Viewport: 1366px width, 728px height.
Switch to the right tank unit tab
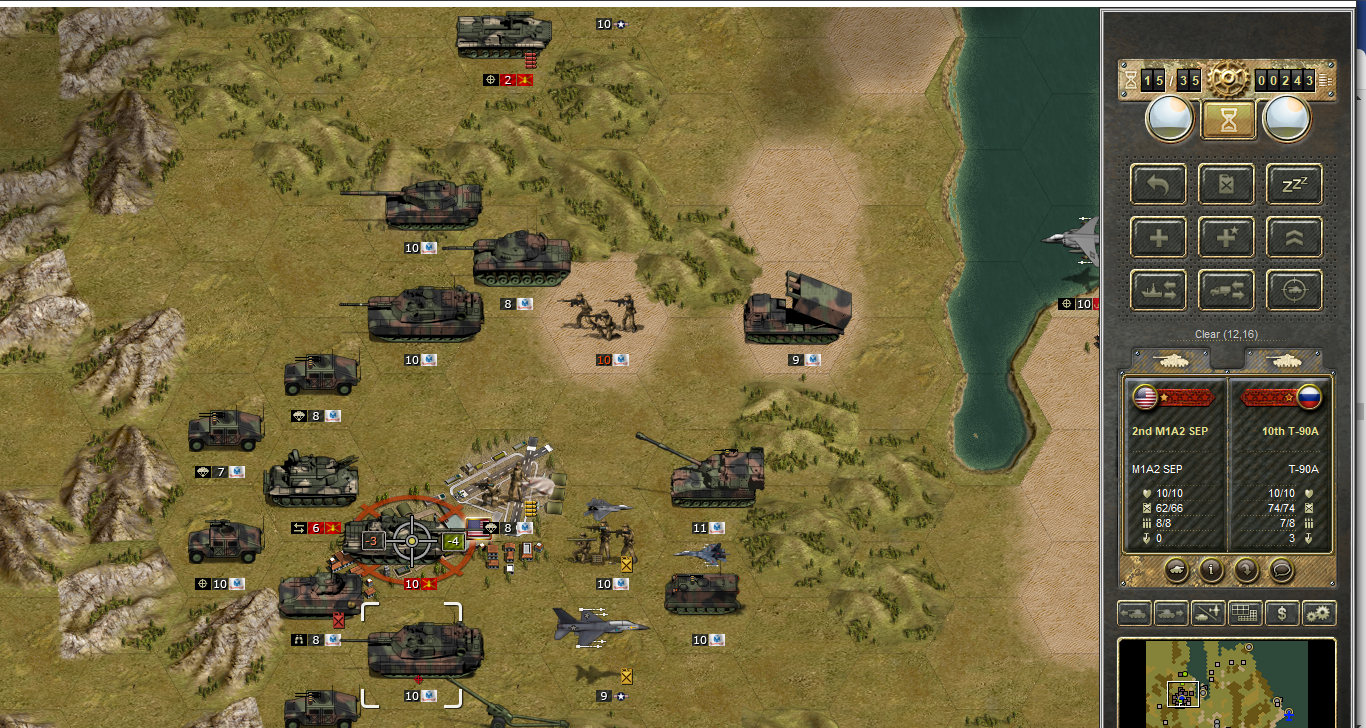[1284, 359]
